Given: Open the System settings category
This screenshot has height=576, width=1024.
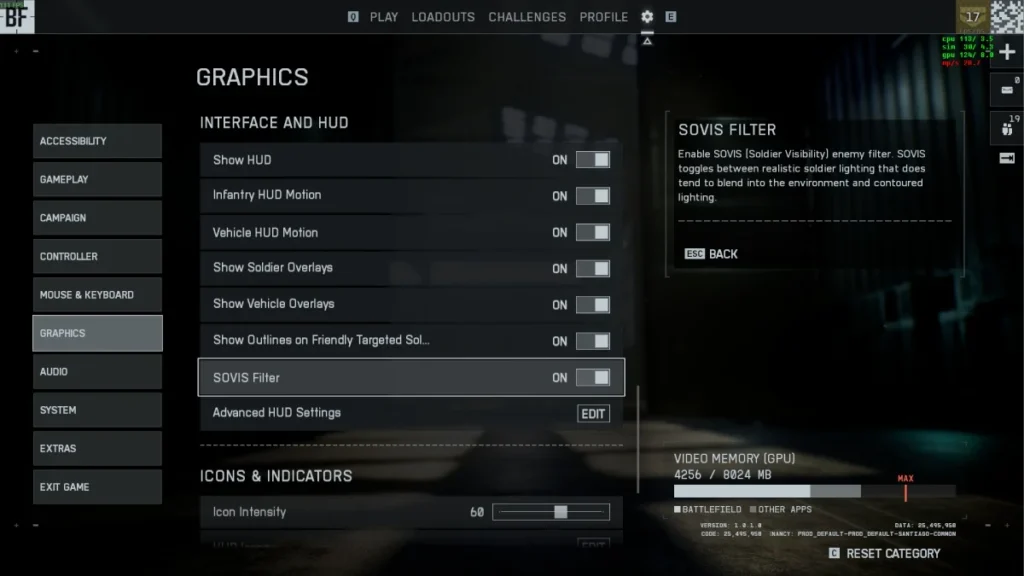Looking at the screenshot, I should (x=97, y=410).
